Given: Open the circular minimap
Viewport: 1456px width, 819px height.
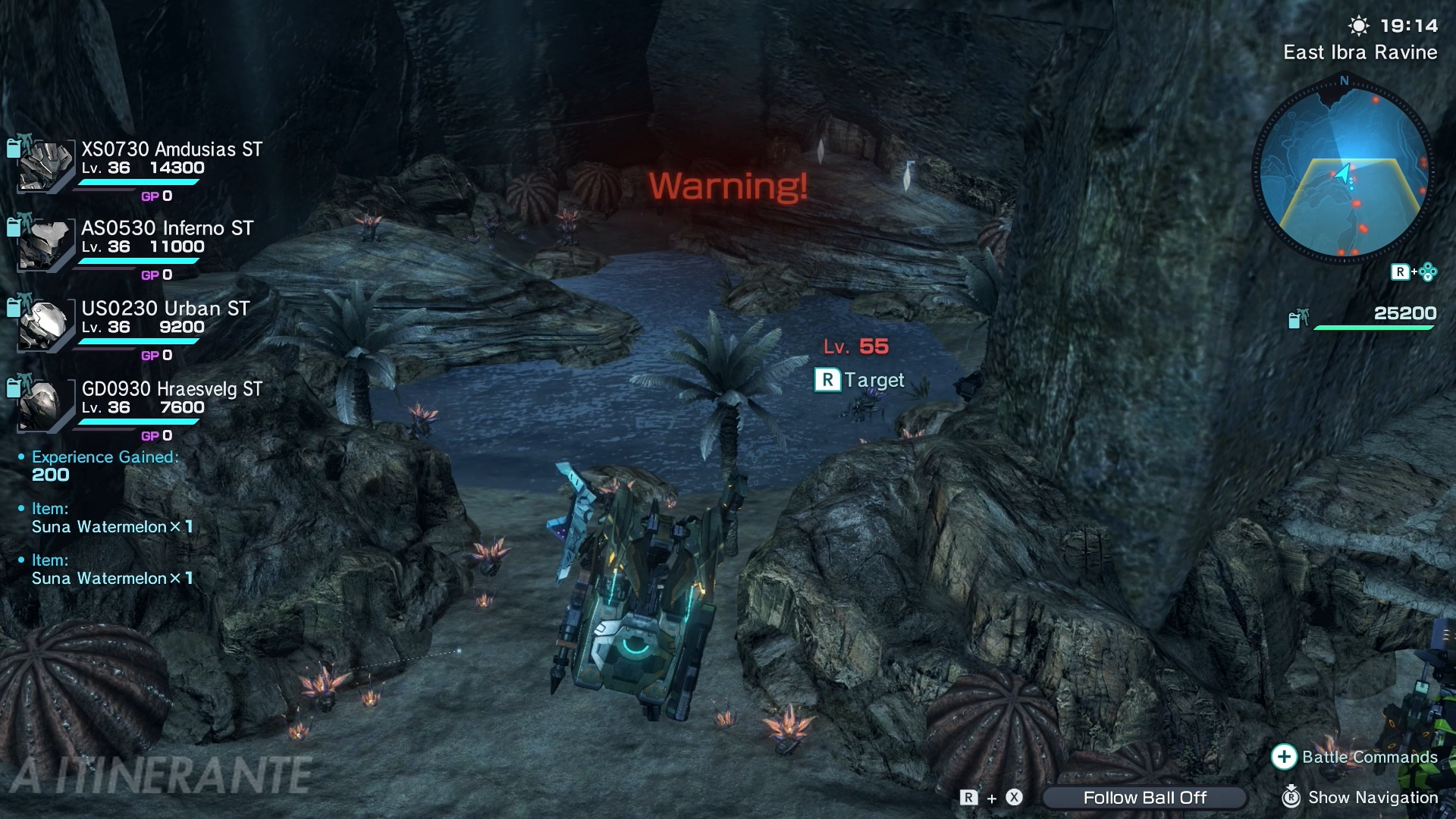Looking at the screenshot, I should point(1343,174).
